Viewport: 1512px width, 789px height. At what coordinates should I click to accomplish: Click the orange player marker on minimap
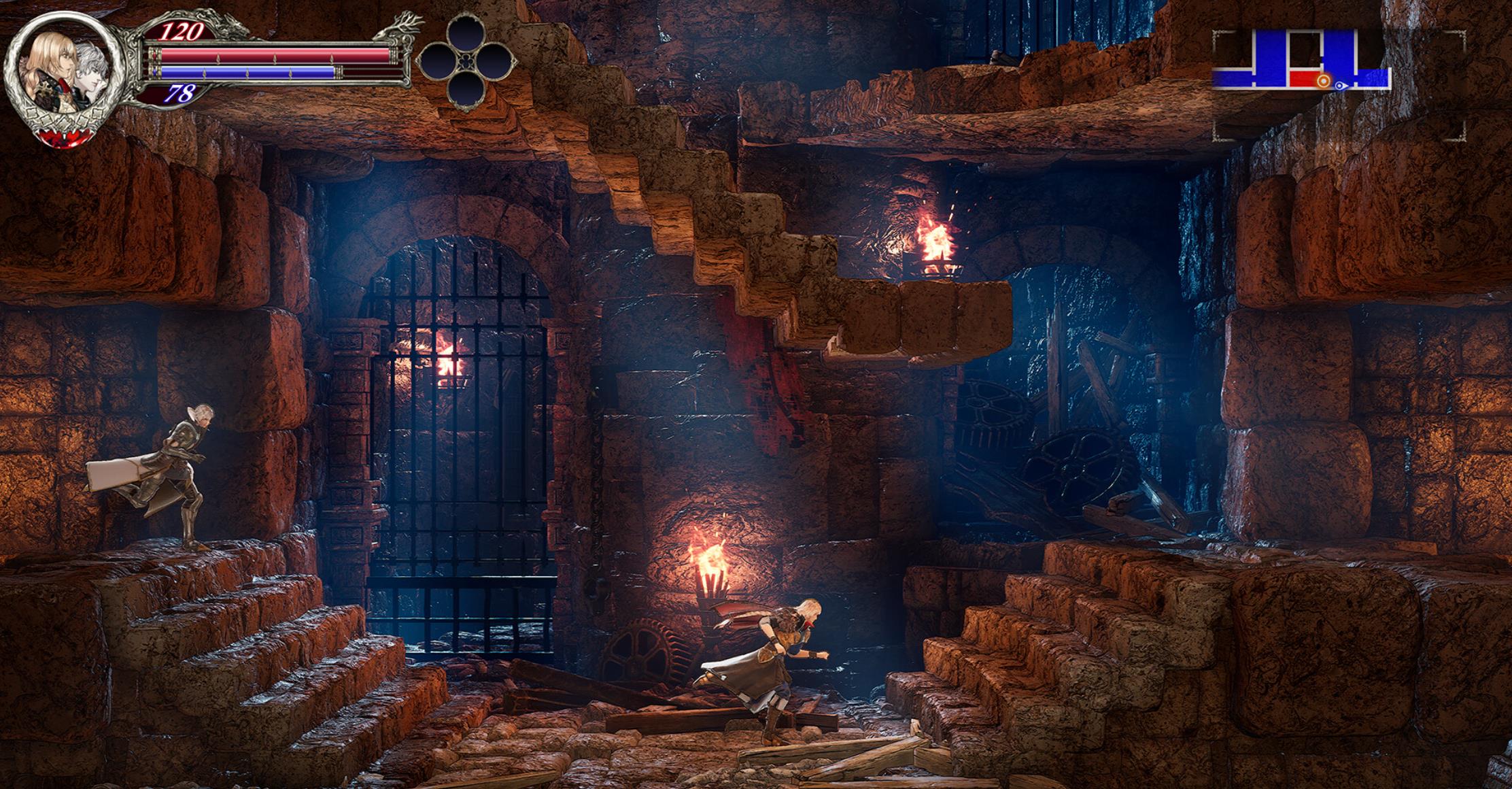pyautogui.click(x=1323, y=82)
